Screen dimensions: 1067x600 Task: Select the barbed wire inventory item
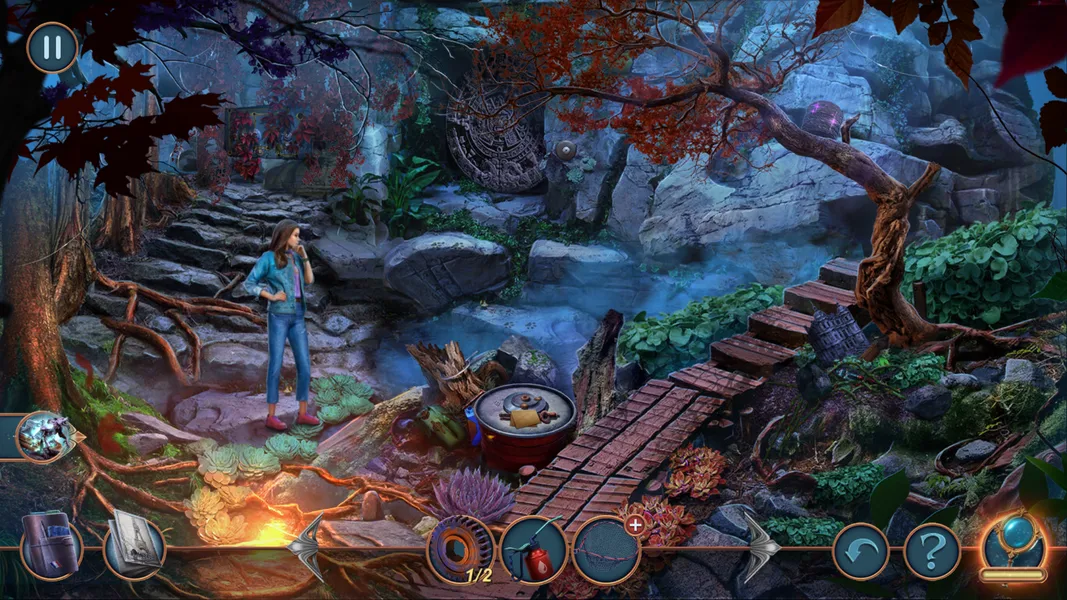point(606,550)
